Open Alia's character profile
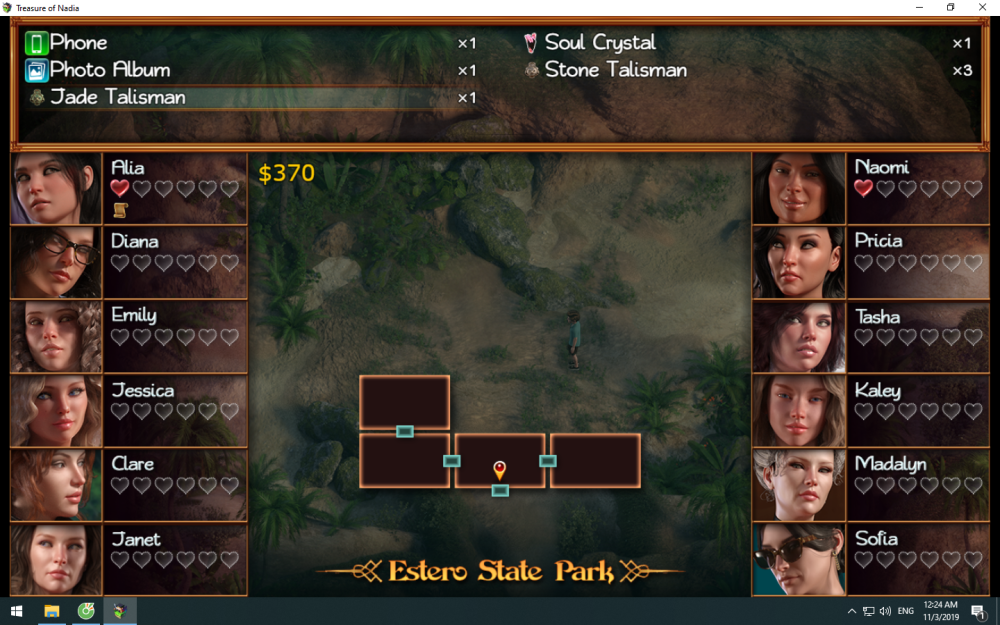 (56, 188)
